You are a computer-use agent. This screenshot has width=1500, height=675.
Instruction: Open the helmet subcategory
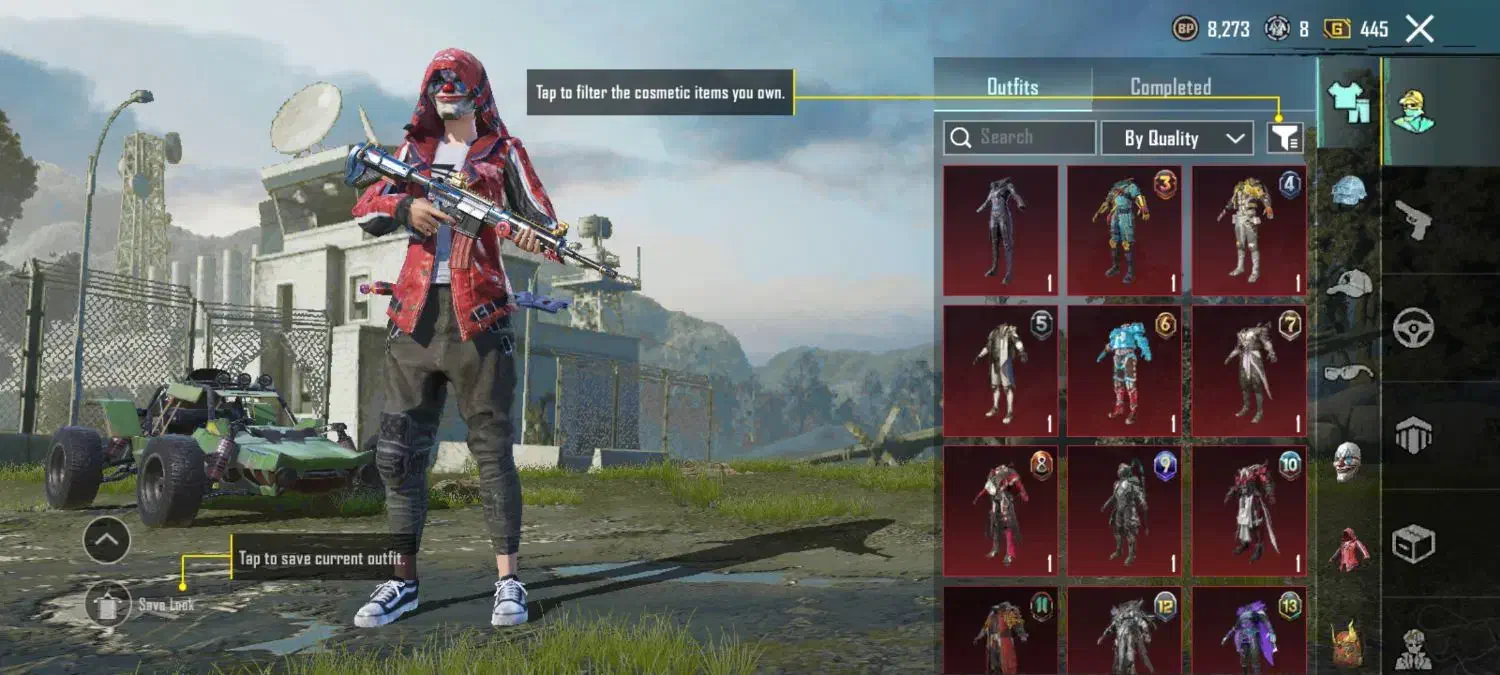[x=1349, y=191]
